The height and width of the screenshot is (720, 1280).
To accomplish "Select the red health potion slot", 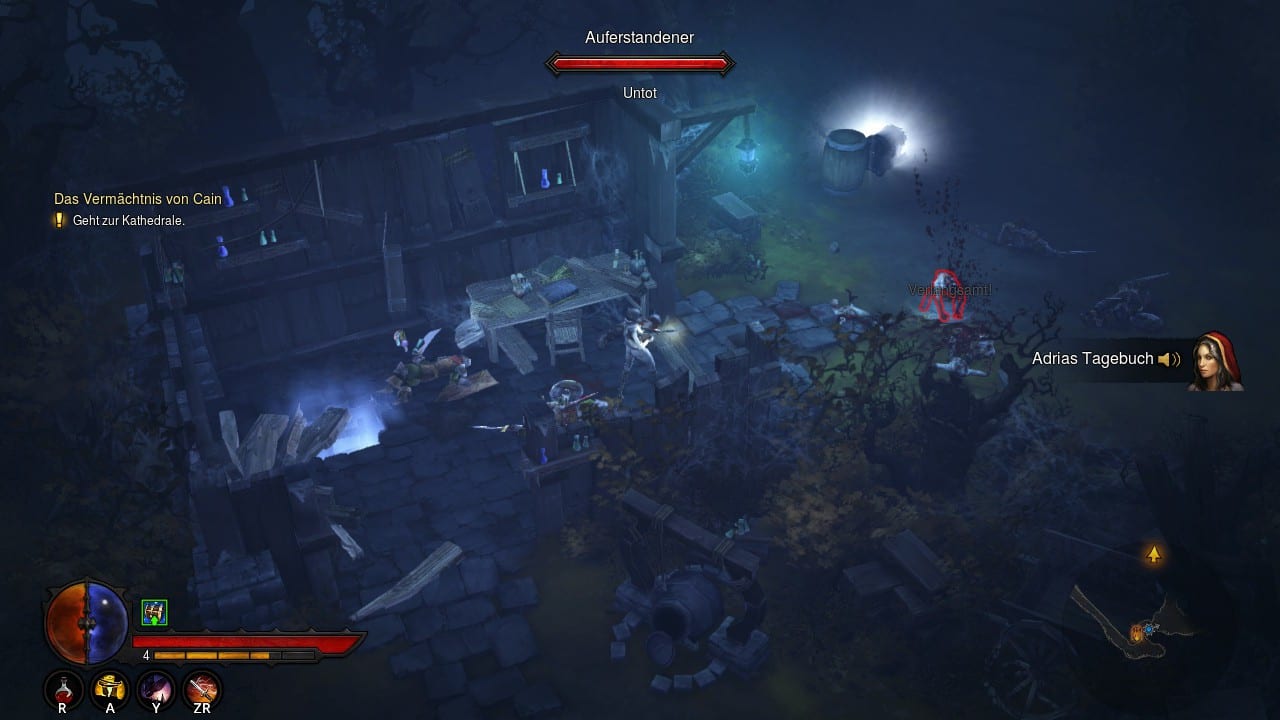I will pyautogui.click(x=63, y=688).
